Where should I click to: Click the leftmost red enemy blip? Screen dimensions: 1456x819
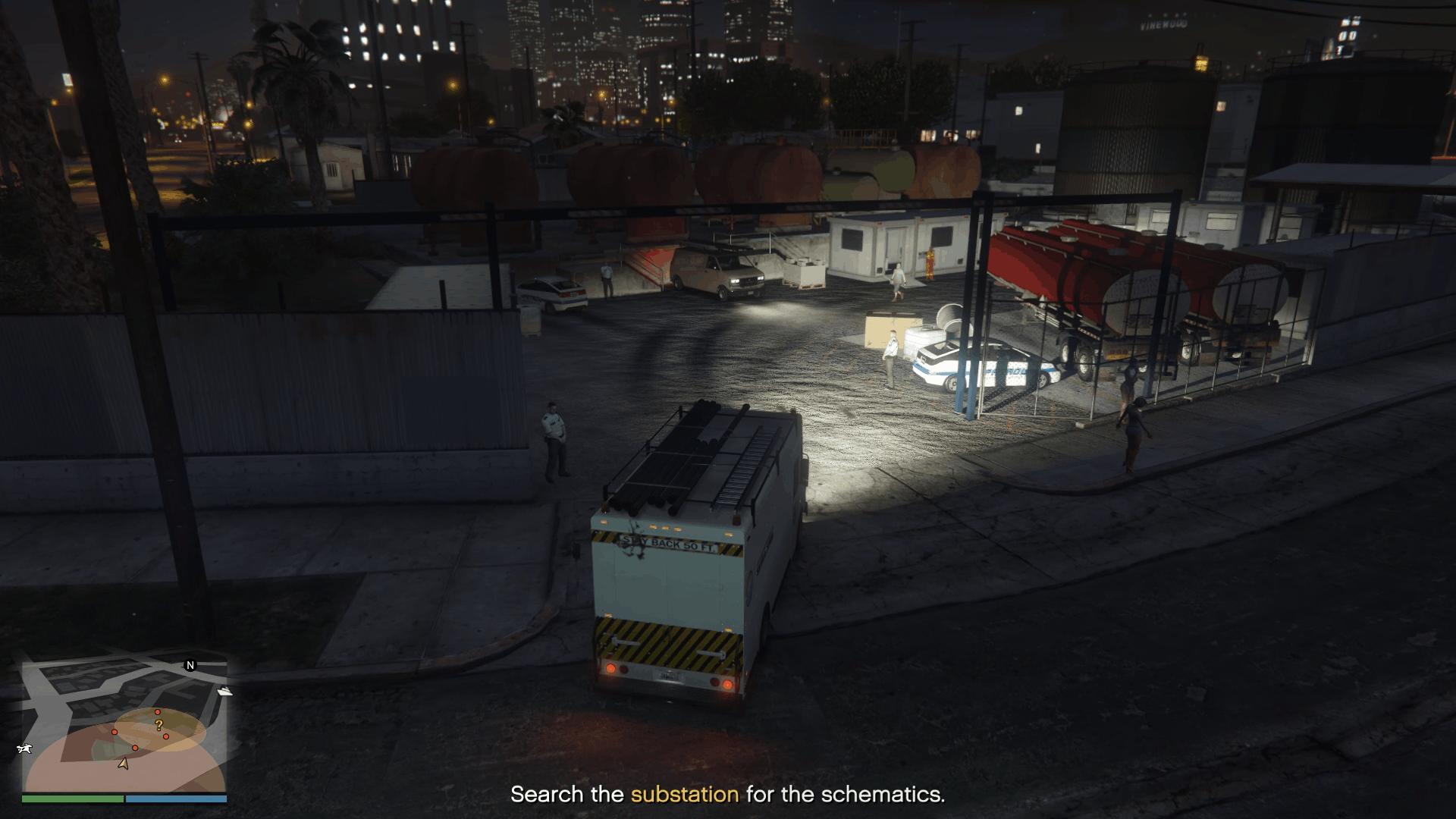115,732
